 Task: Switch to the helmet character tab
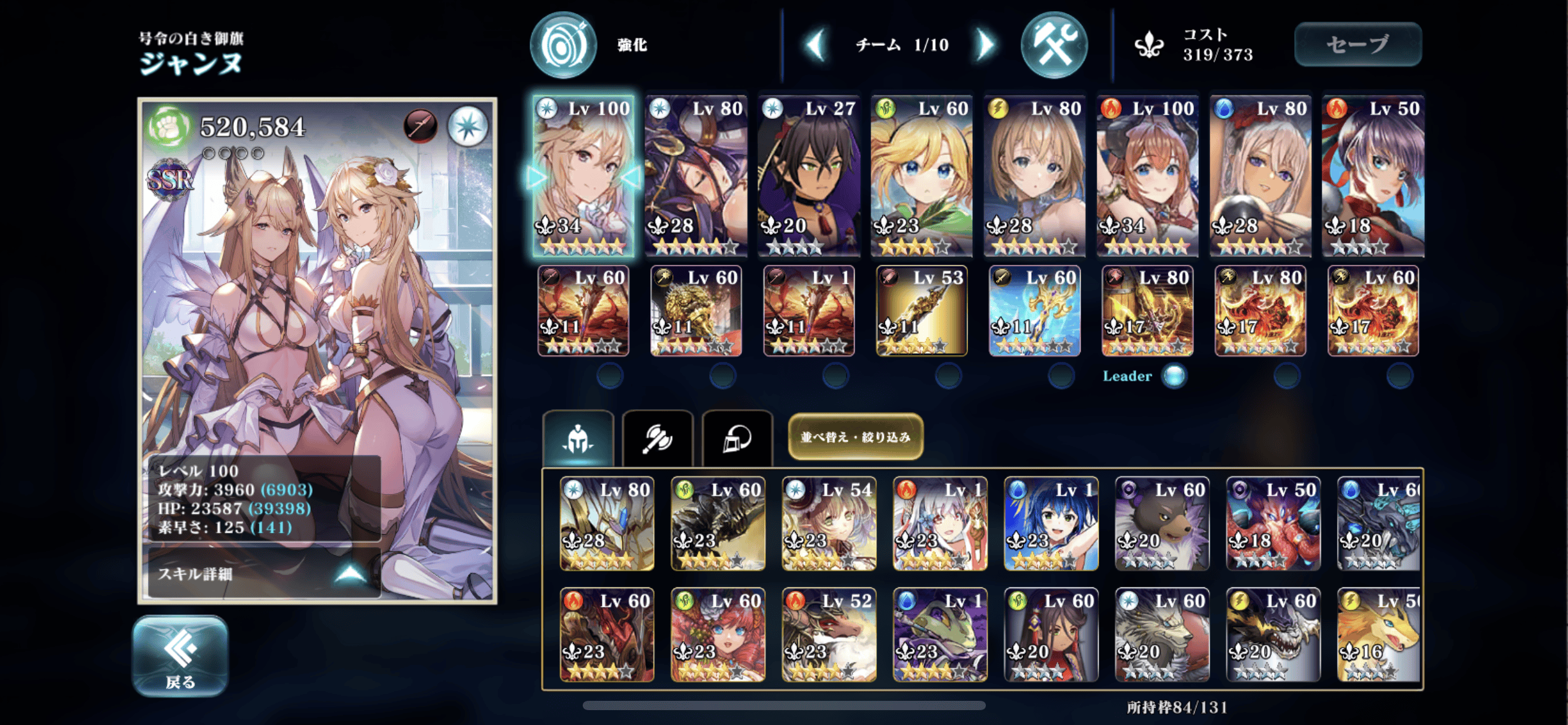coord(578,439)
